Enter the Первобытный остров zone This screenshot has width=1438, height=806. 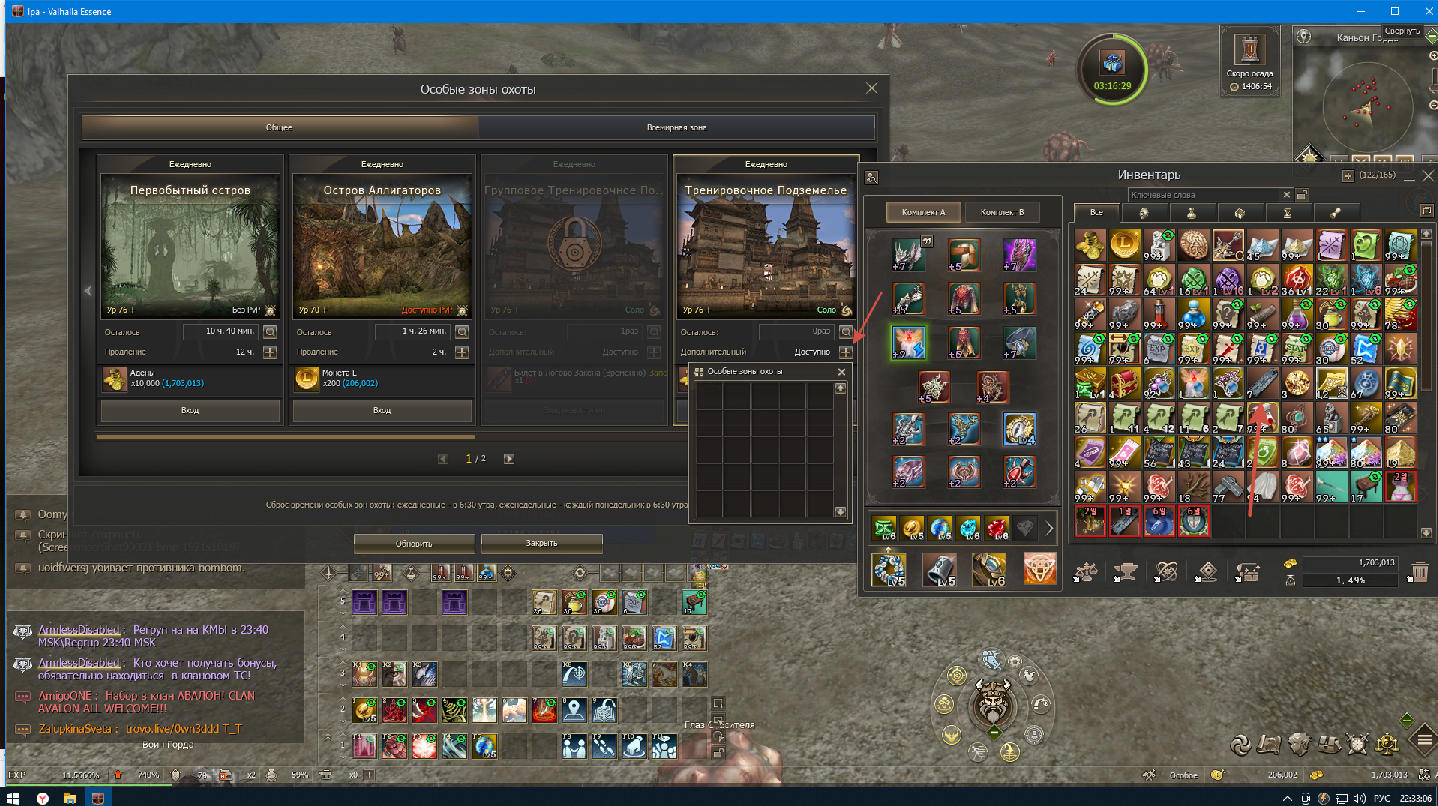click(x=190, y=411)
